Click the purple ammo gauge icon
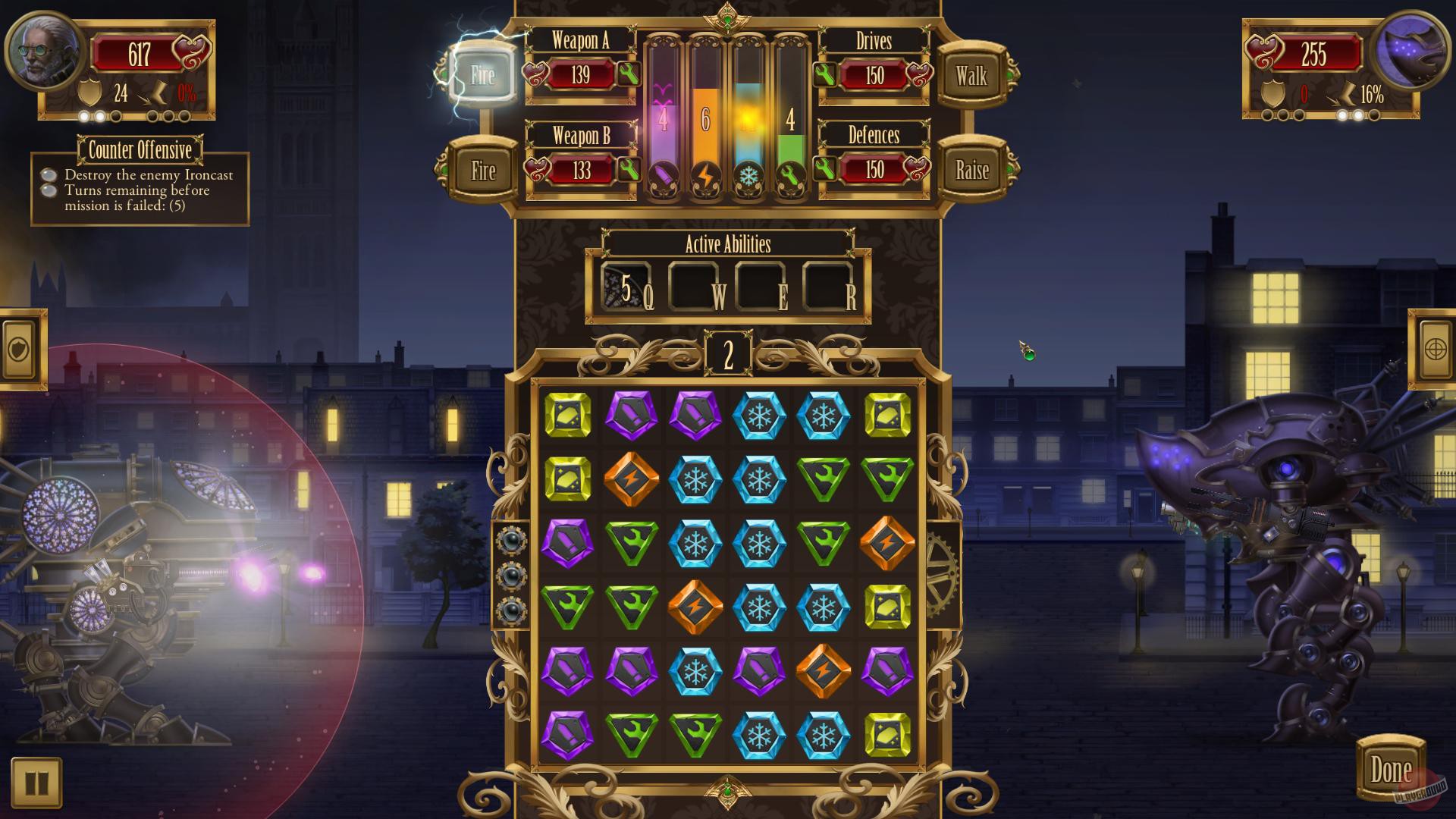Image resolution: width=1456 pixels, height=819 pixels. [663, 175]
